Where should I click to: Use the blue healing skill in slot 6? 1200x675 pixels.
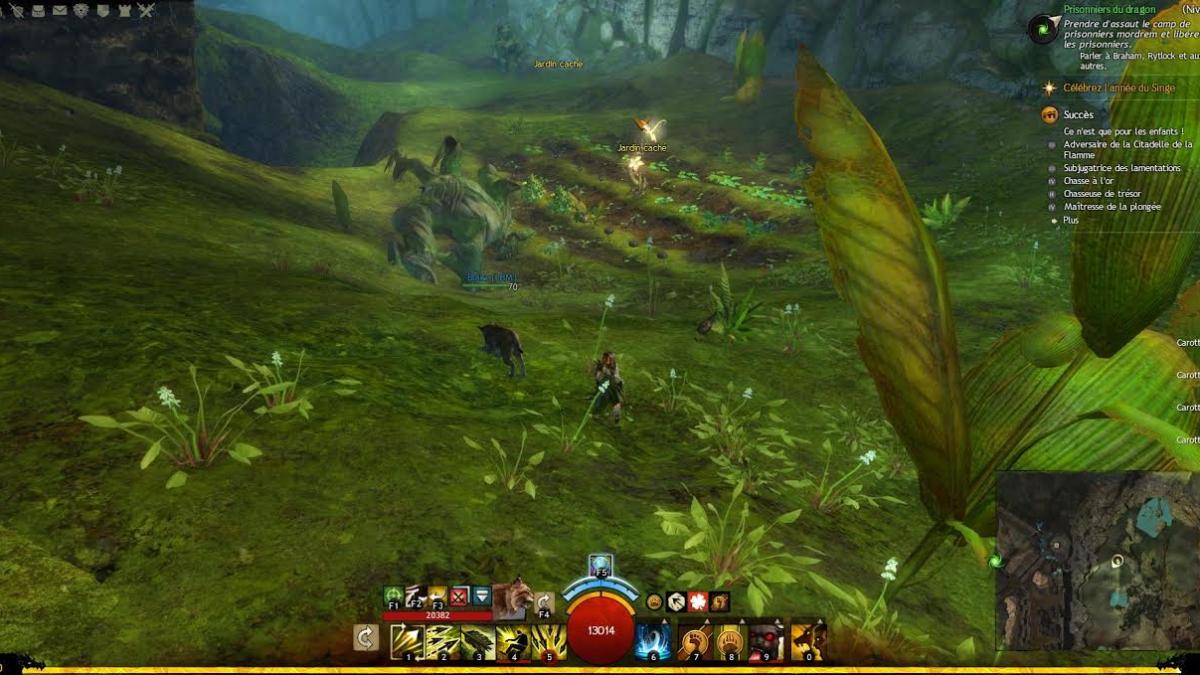click(x=653, y=641)
